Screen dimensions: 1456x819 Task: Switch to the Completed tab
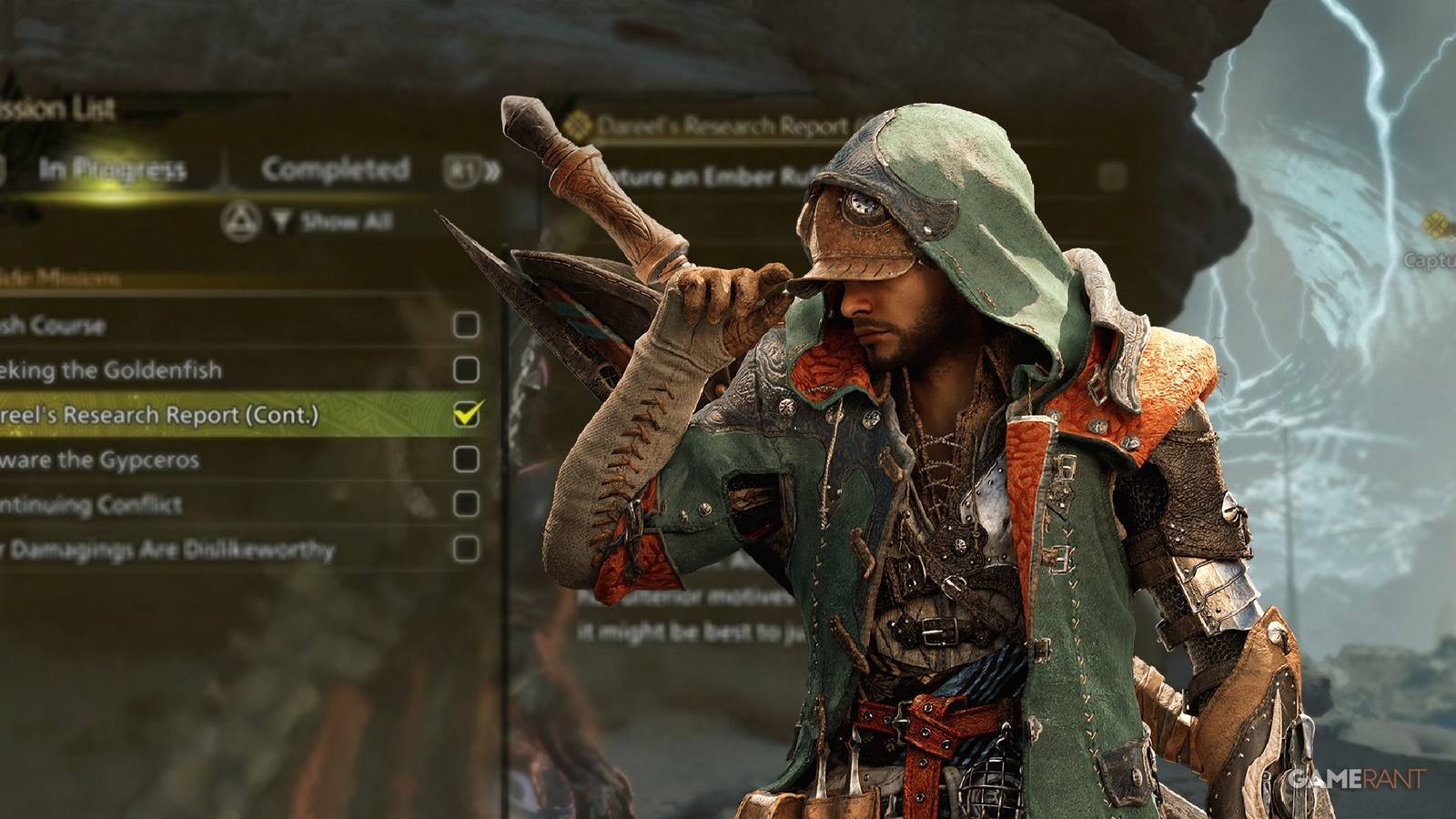[x=334, y=168]
